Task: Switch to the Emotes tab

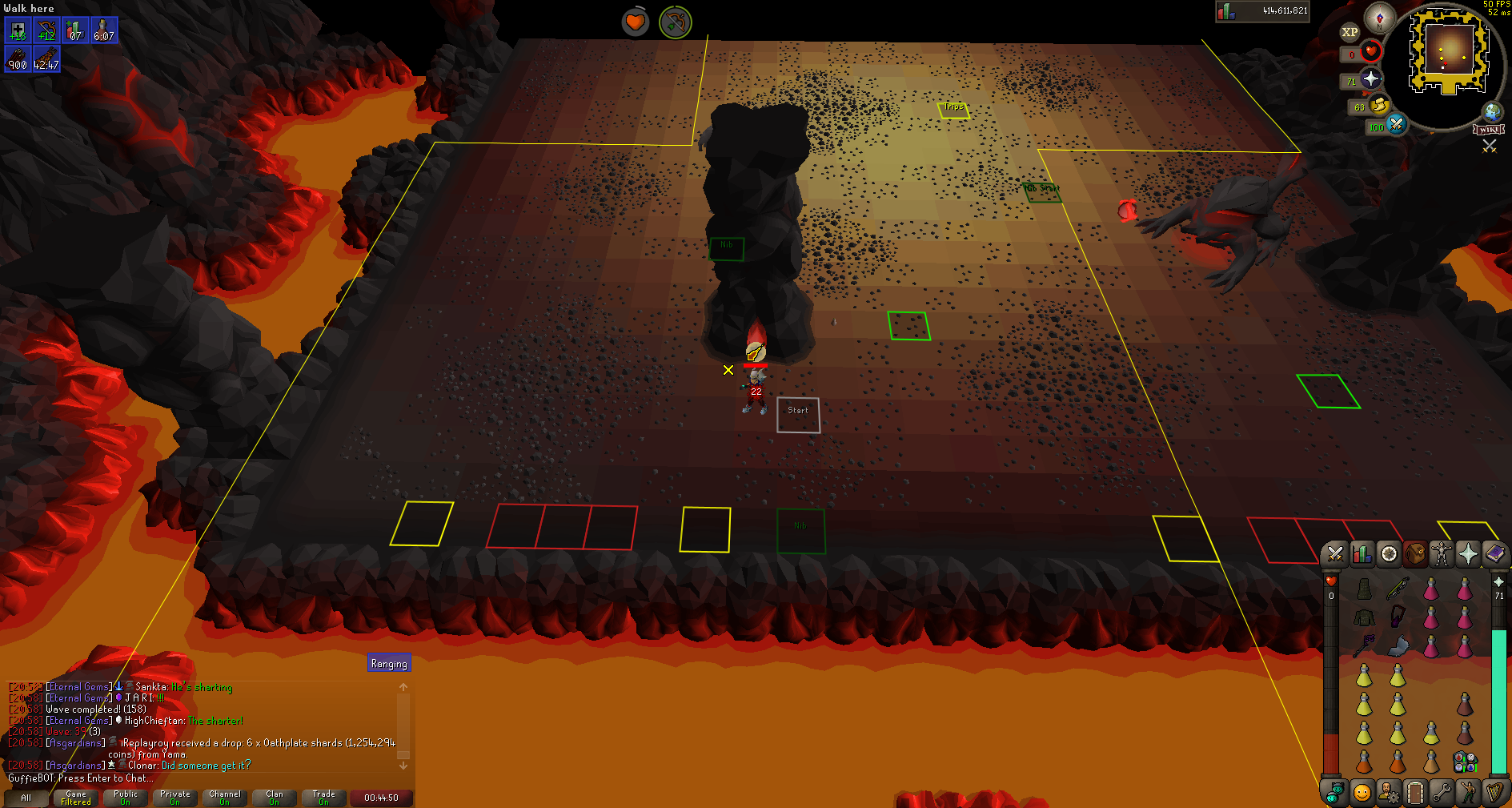Action: [x=1468, y=793]
